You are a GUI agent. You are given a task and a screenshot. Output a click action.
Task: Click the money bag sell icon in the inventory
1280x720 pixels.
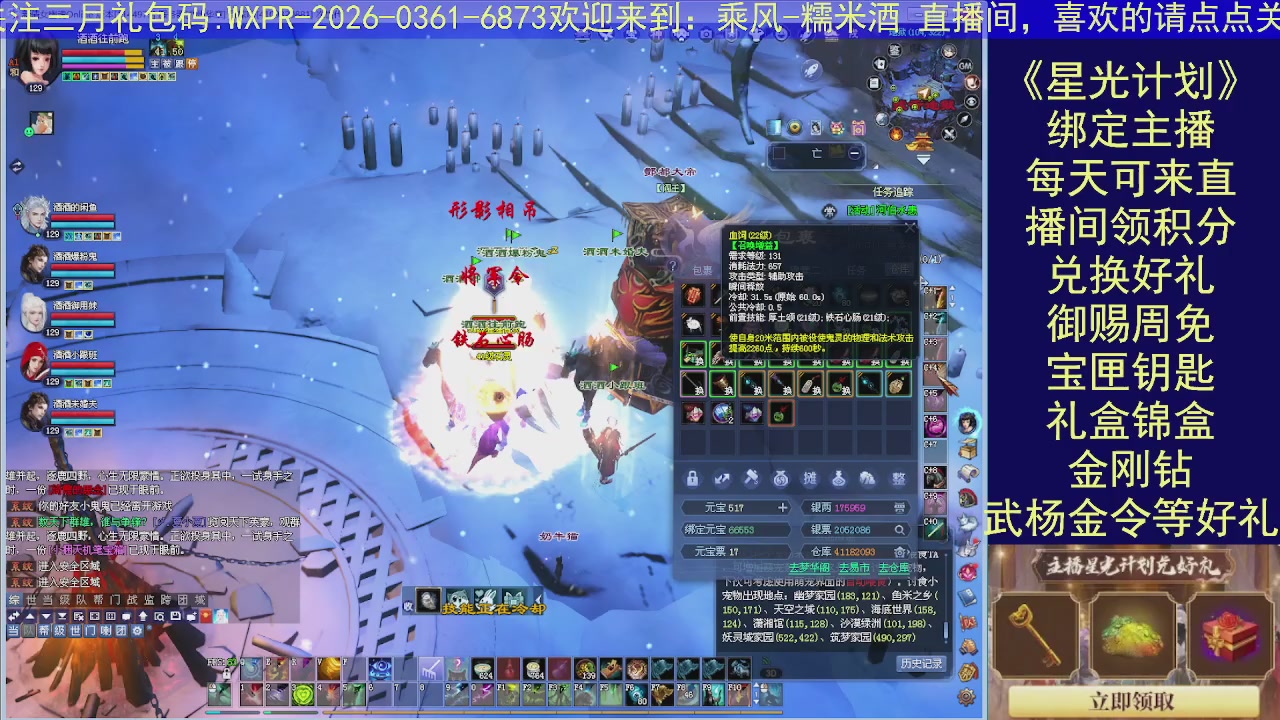(781, 479)
